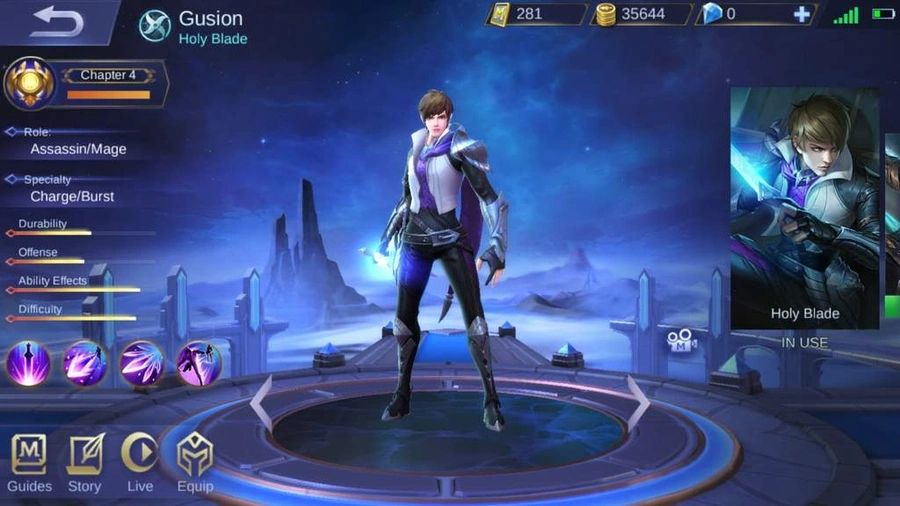The width and height of the screenshot is (900, 506).
Task: Open the Guides menu
Action: (x=29, y=462)
